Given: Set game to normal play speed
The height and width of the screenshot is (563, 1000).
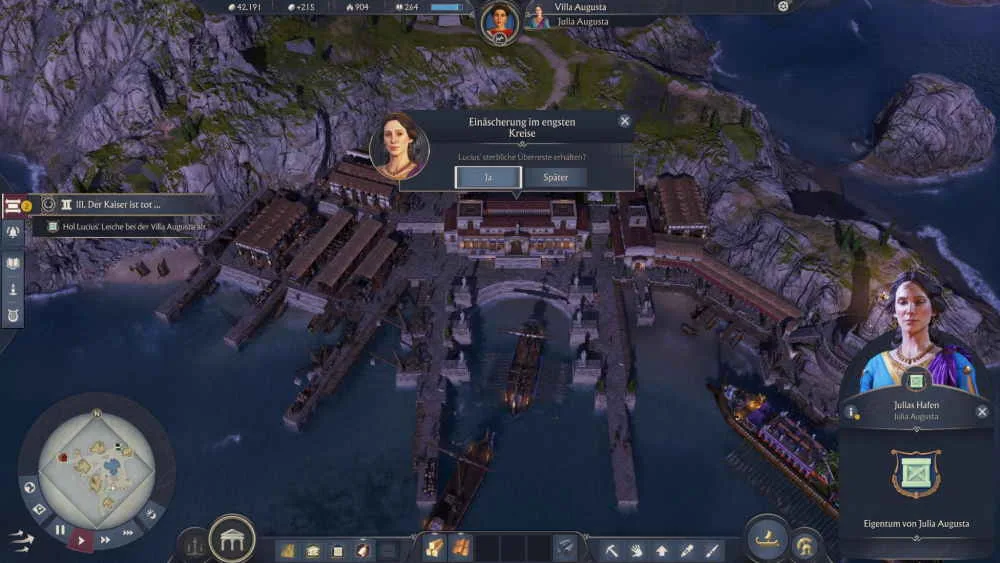Looking at the screenshot, I should [83, 540].
